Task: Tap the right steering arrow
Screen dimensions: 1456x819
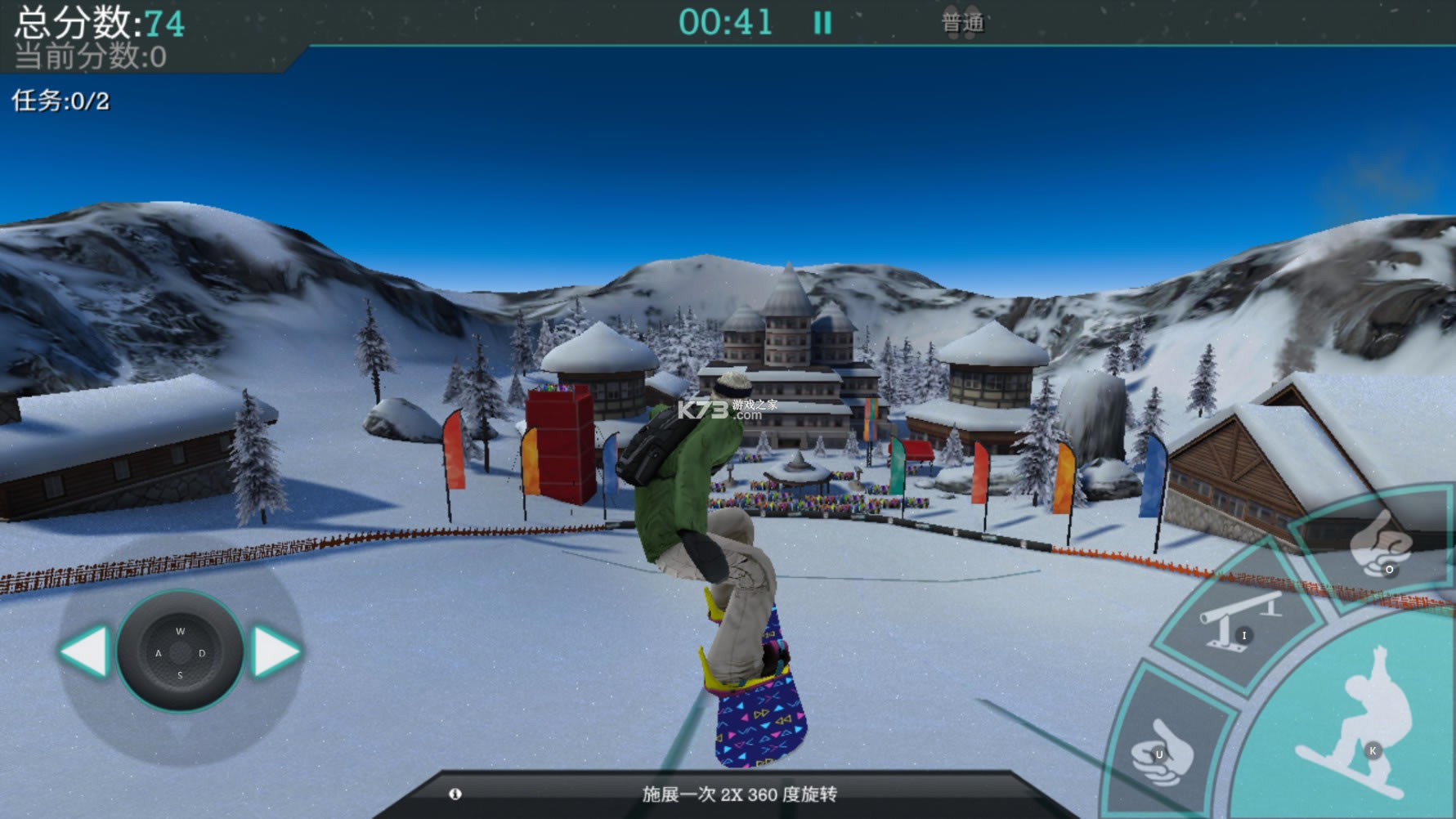Action: [276, 651]
